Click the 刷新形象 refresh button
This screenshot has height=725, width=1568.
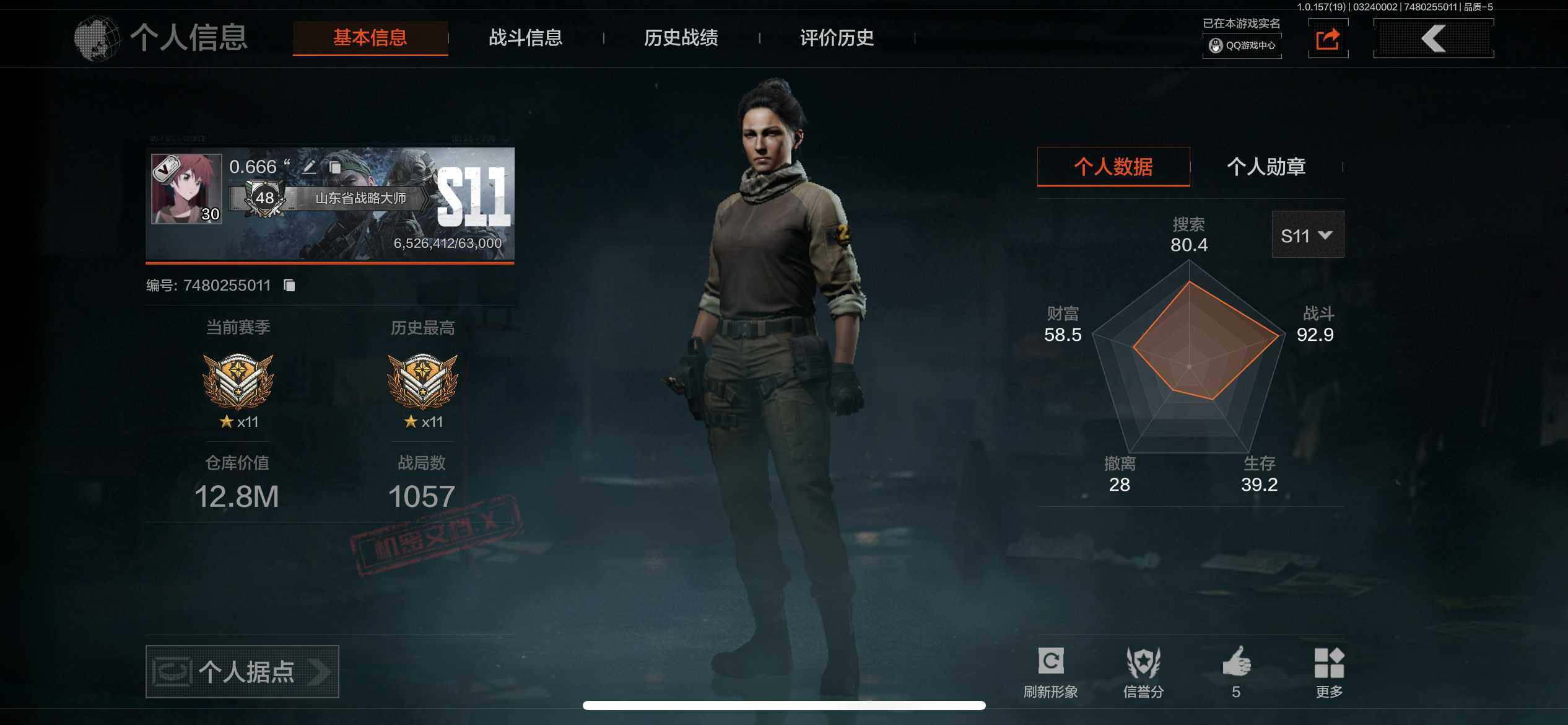coord(1050,672)
